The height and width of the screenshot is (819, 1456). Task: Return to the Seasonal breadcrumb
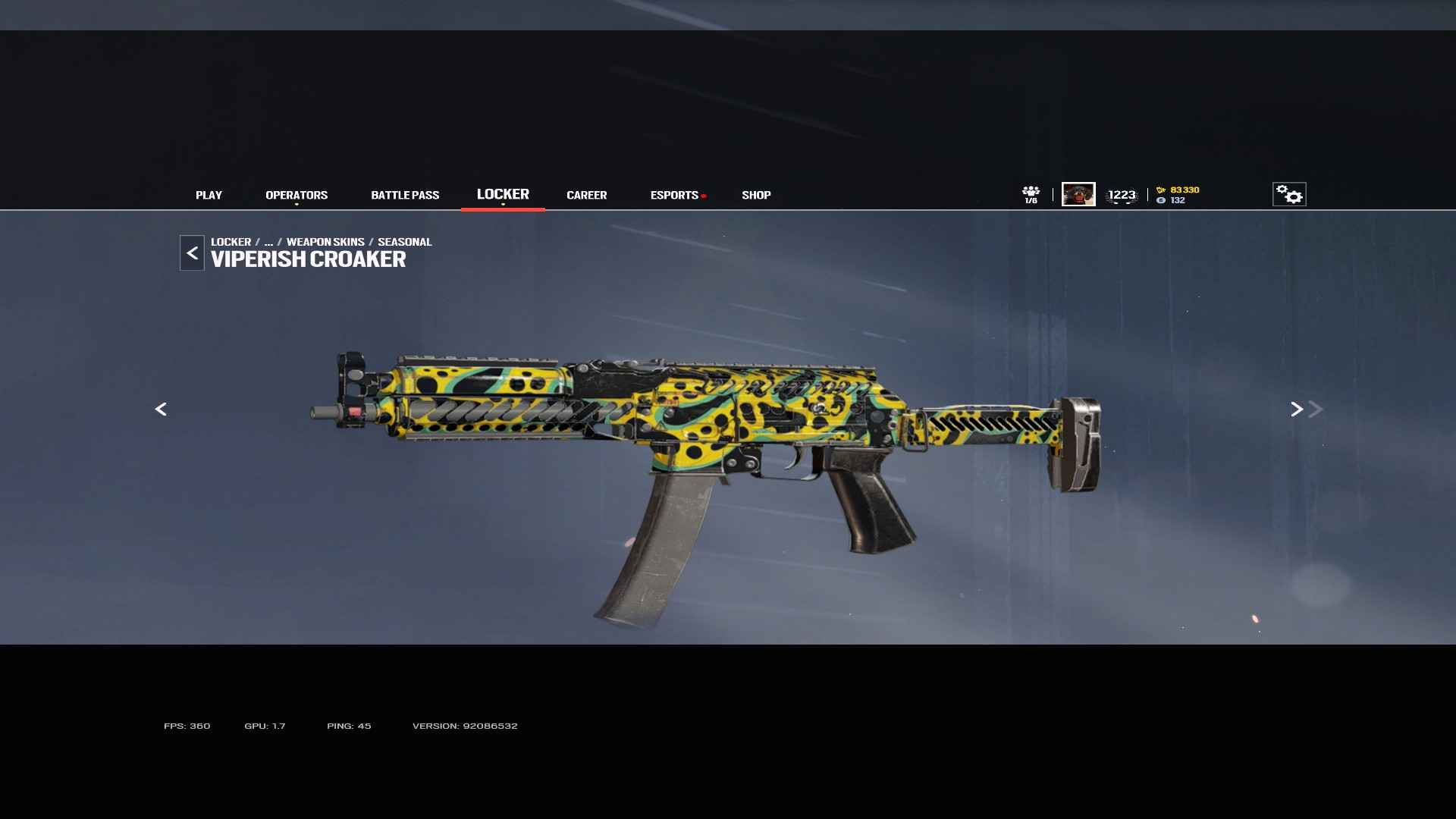404,242
